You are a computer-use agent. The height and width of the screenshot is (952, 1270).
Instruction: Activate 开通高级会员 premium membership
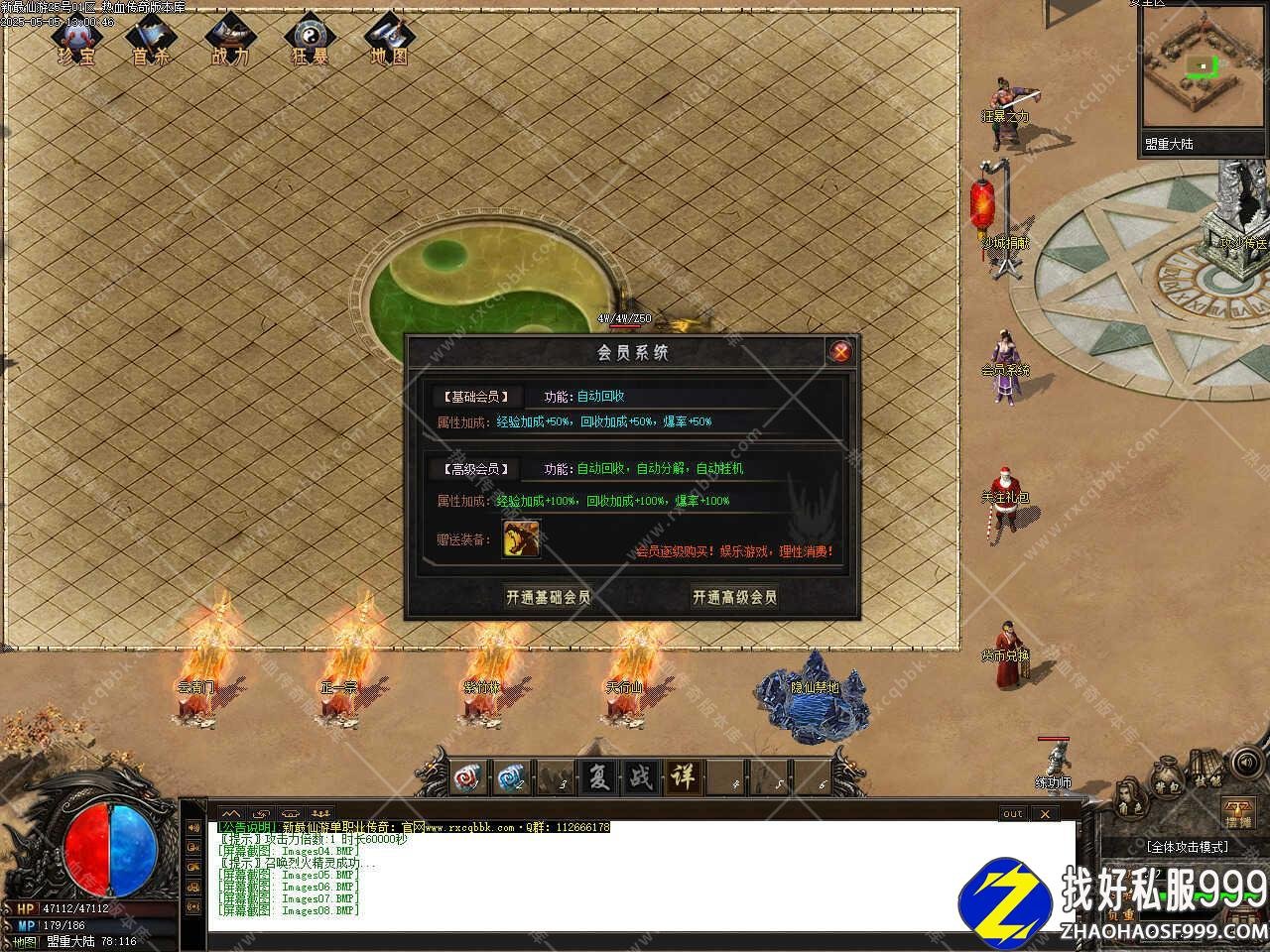[734, 597]
